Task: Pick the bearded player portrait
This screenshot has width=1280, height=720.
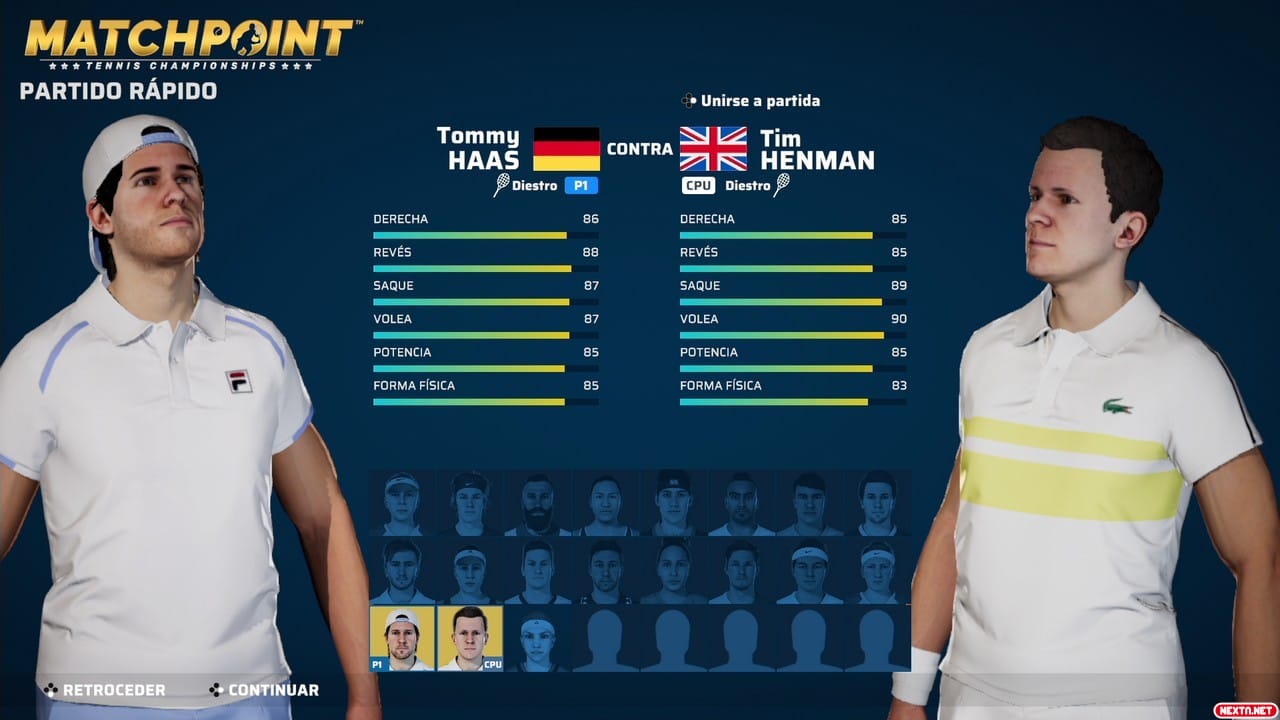Action: 537,503
